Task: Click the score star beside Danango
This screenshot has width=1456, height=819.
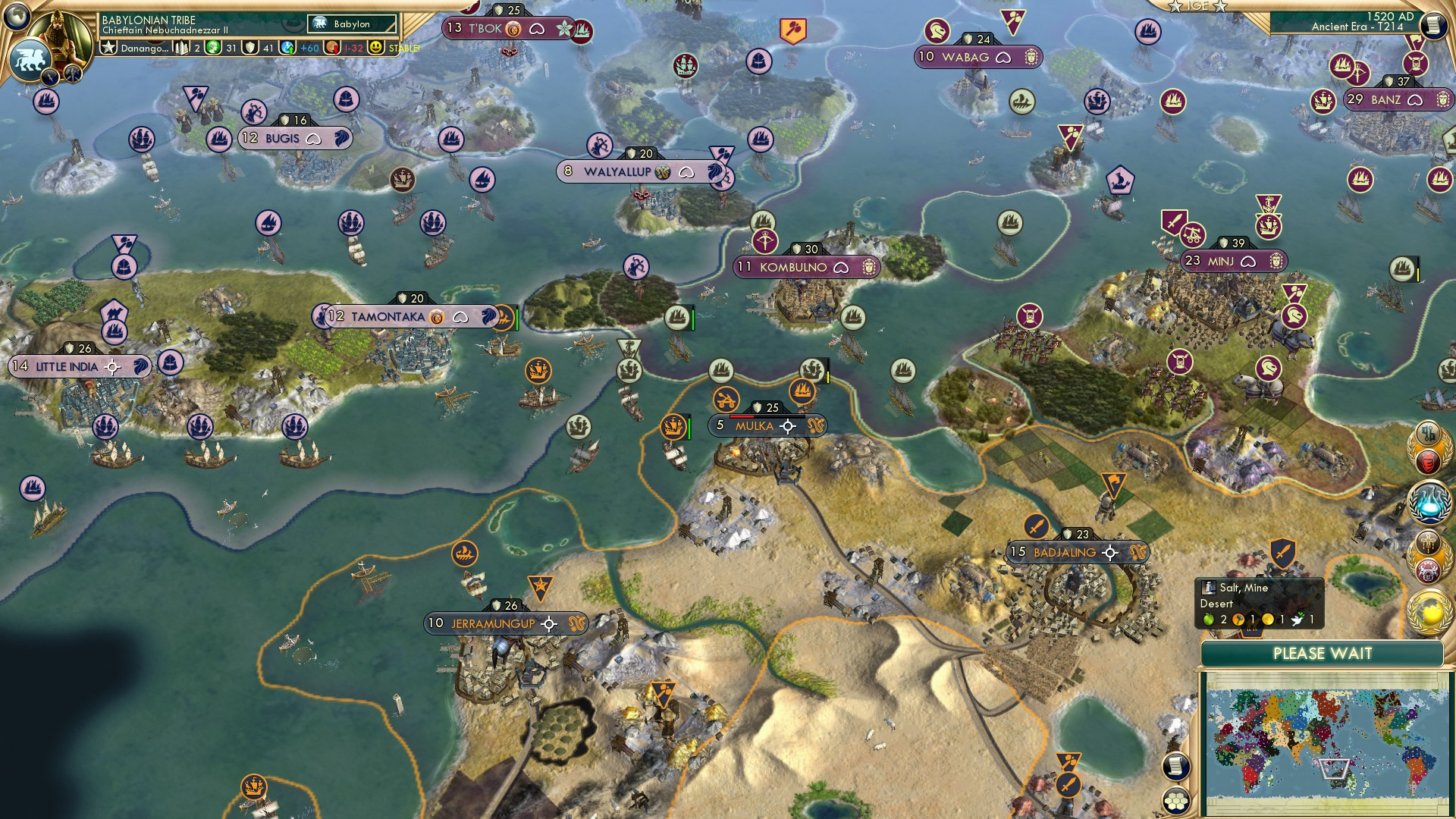Action: pos(108,47)
